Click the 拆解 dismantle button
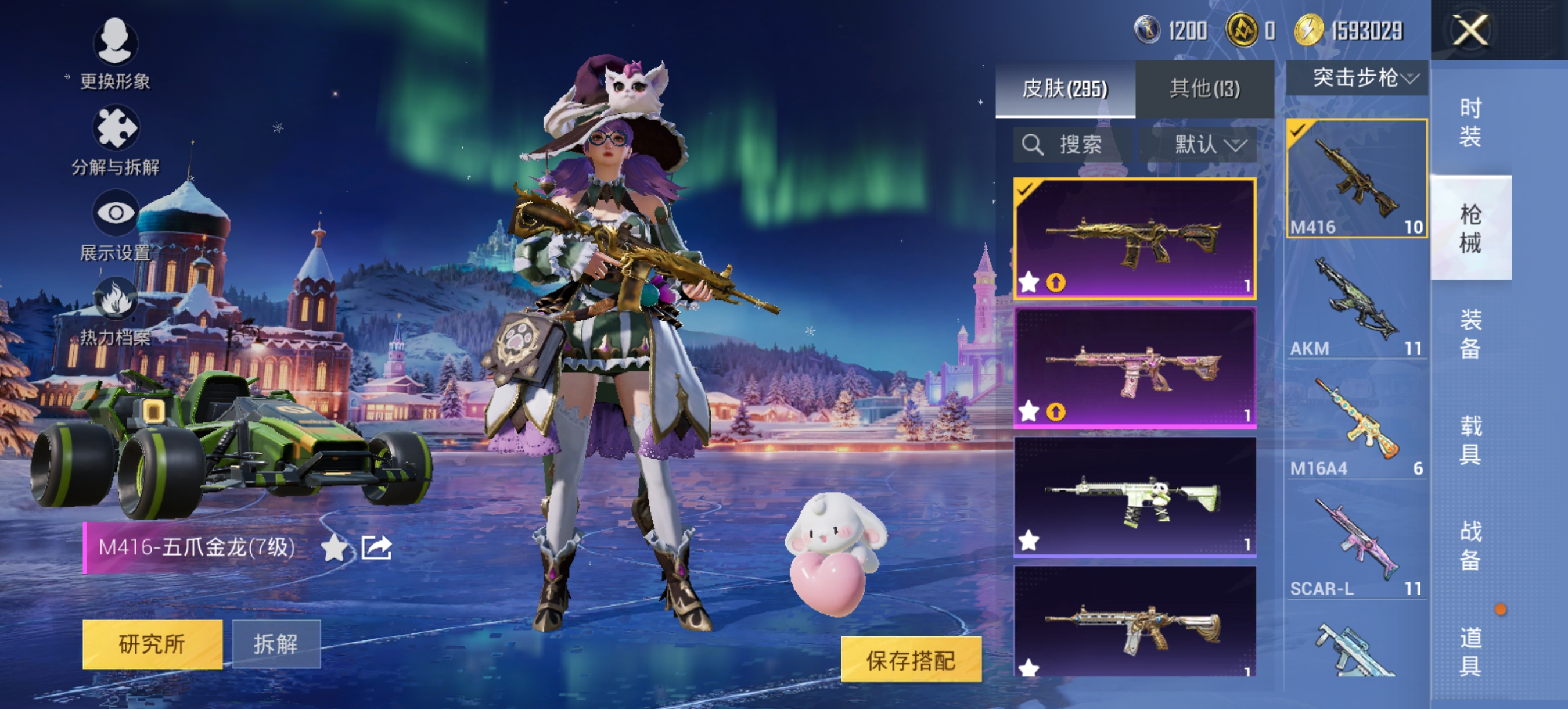This screenshot has width=1568, height=709. pyautogui.click(x=276, y=644)
